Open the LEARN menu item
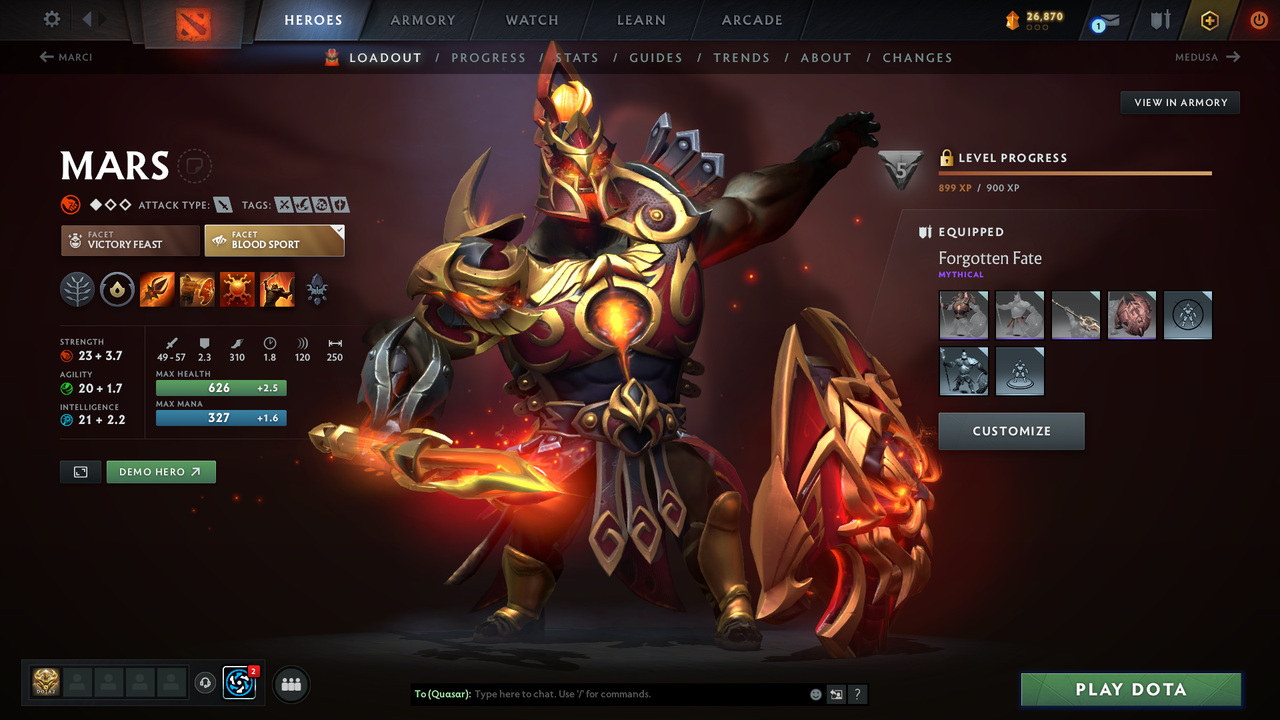 click(x=641, y=20)
